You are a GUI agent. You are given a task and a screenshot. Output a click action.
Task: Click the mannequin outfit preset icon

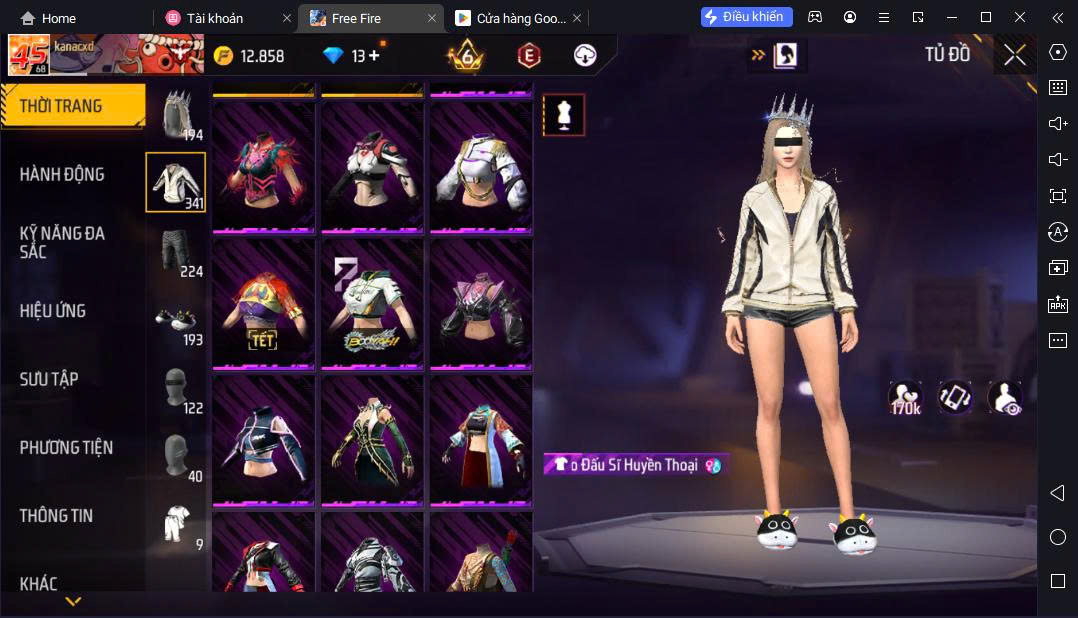(x=563, y=115)
